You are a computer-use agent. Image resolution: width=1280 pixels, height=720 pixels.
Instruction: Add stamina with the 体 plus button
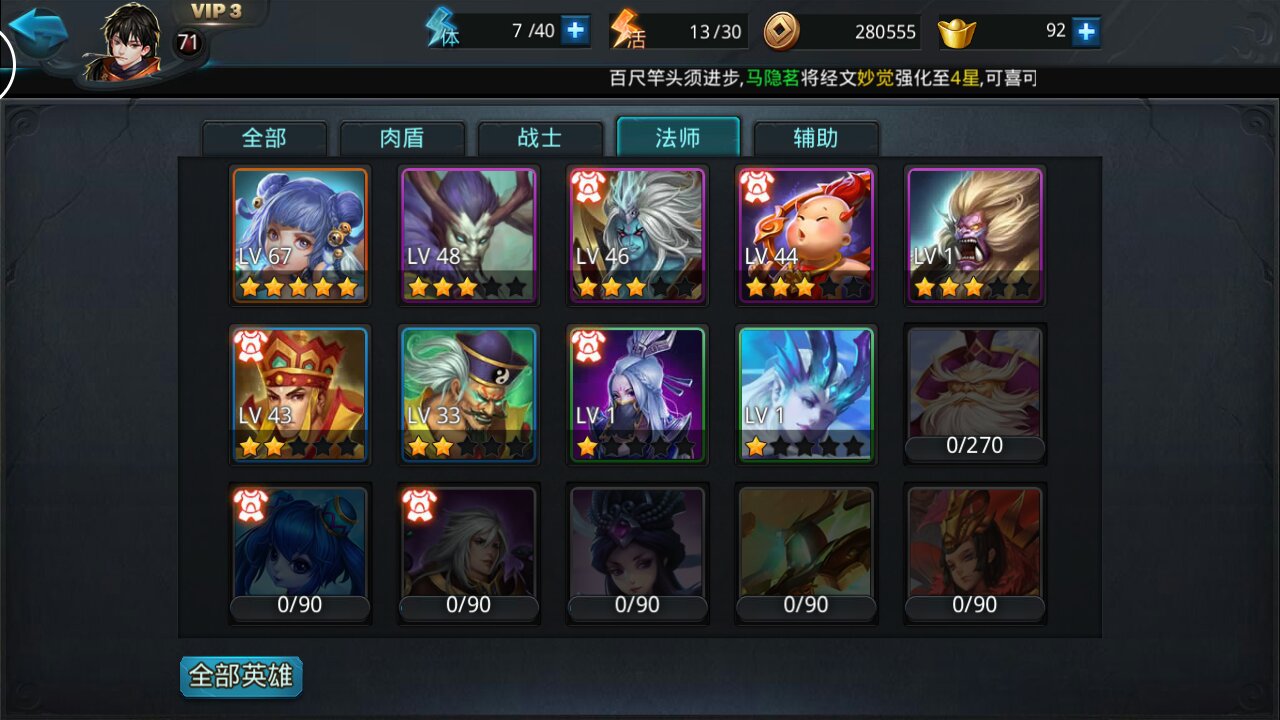575,31
